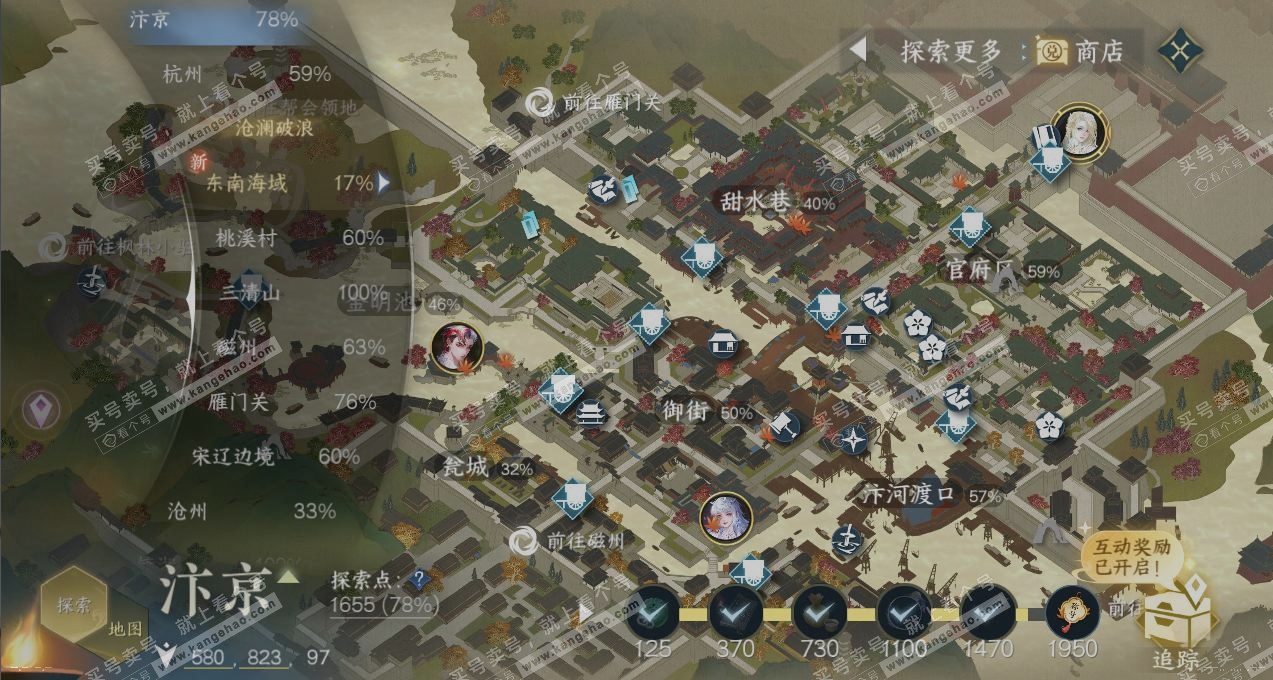Open the 商店 shop
This screenshot has height=680, width=1273.
pos(1080,51)
